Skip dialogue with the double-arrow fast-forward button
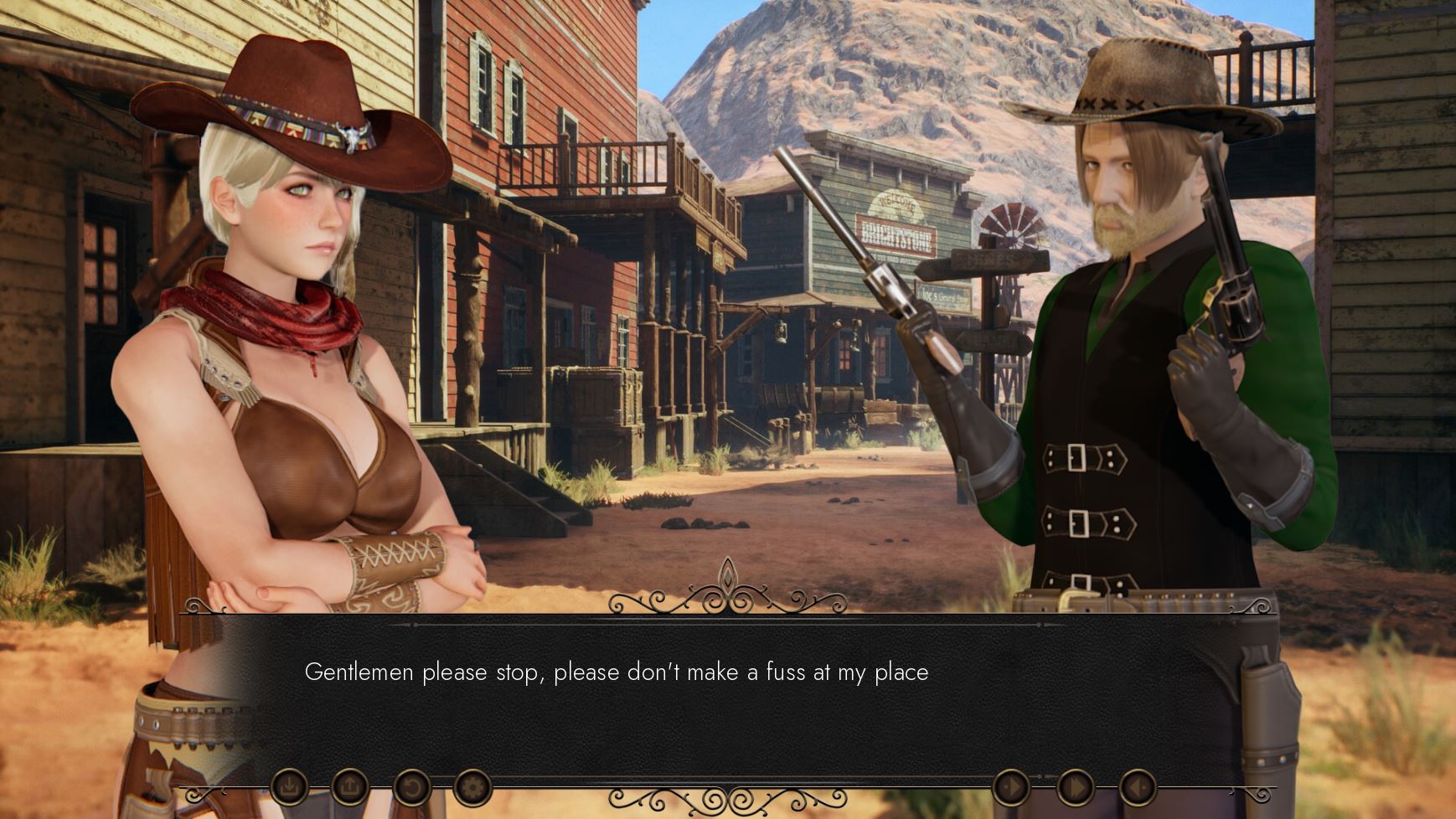The image size is (1456, 819). 1075,787
